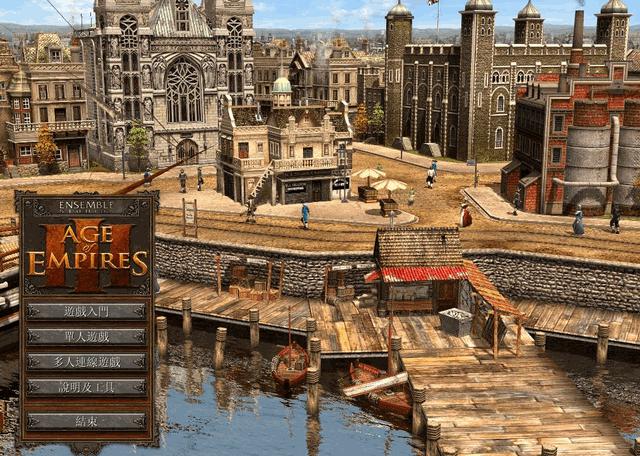Open the 遊戲入門 (Learn to Play) menu
Image resolution: width=640 pixels, height=456 pixels.
point(87,311)
